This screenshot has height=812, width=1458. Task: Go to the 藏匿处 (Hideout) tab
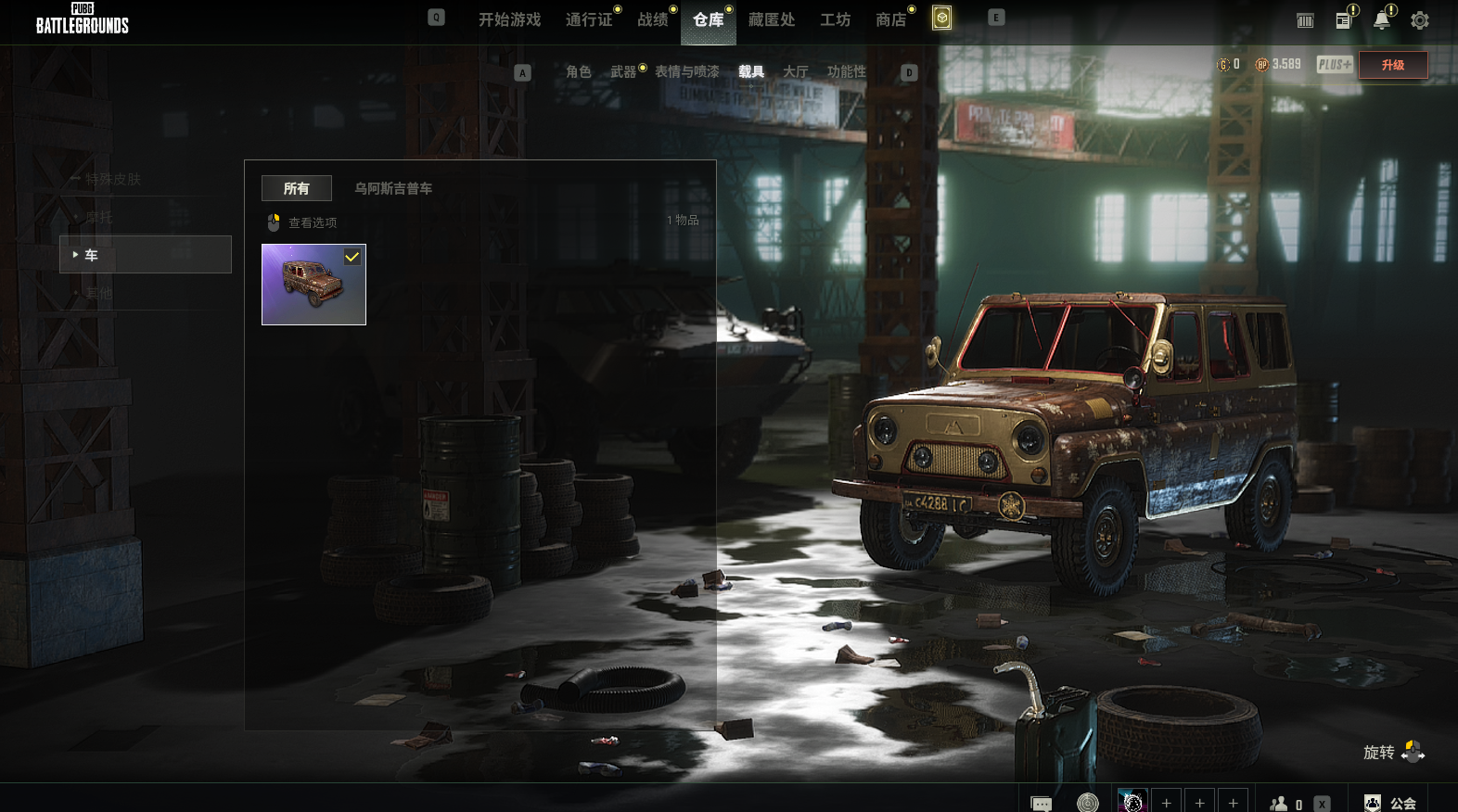[772, 19]
